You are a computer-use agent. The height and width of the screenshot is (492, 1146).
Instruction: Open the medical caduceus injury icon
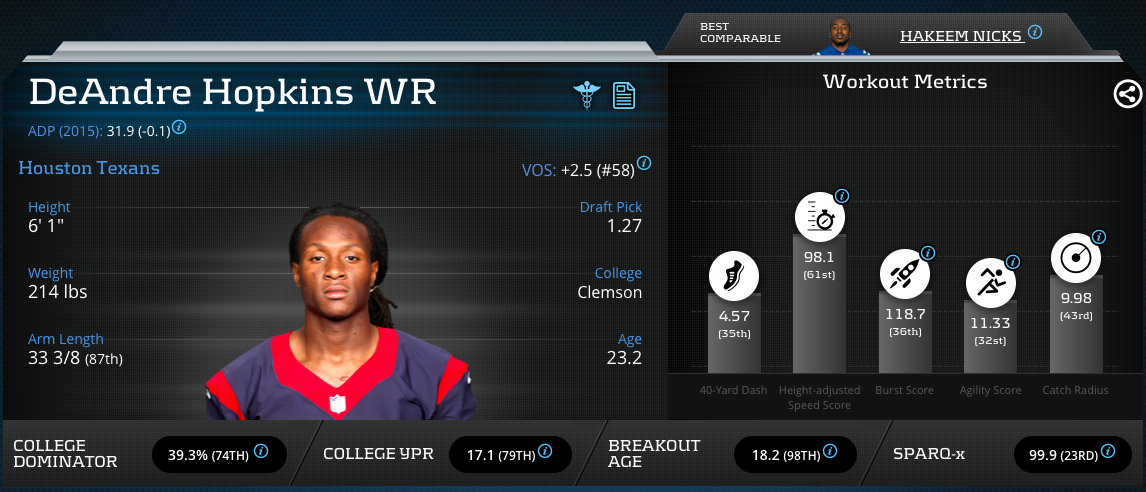tap(585, 95)
